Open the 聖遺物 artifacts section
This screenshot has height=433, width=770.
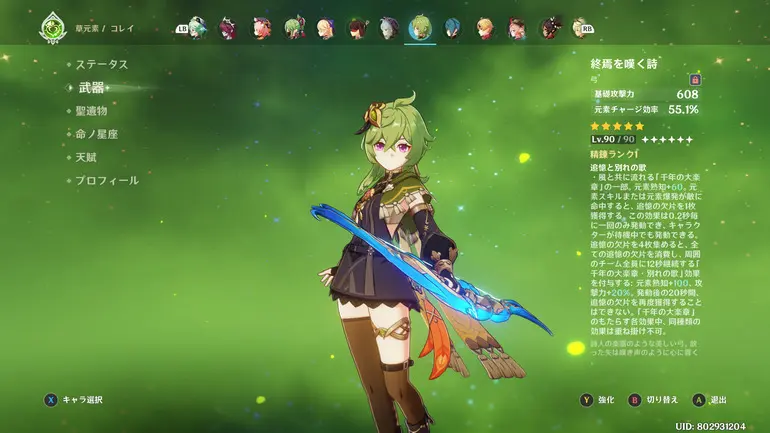pos(91,111)
